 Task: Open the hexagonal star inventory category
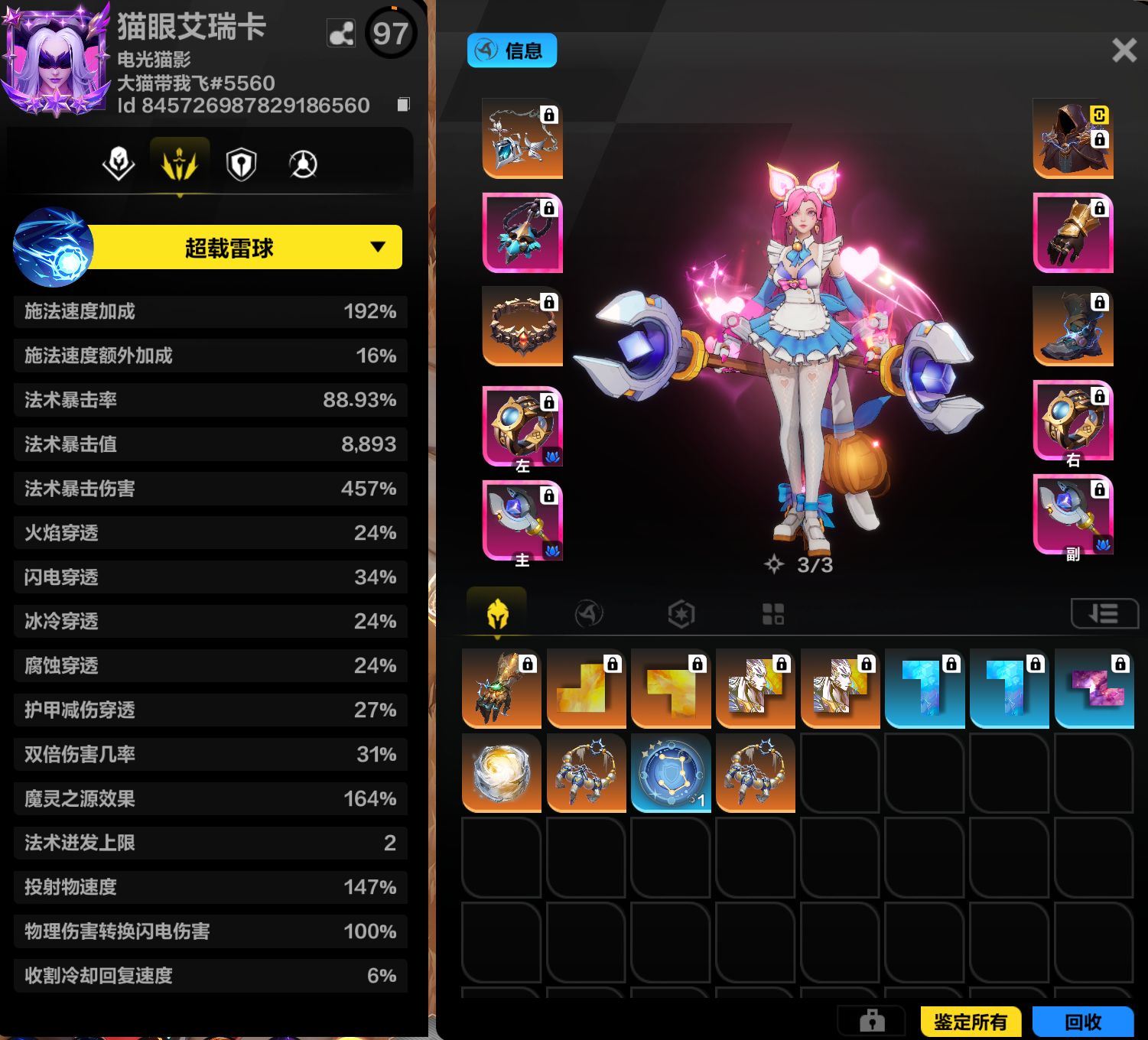681,613
